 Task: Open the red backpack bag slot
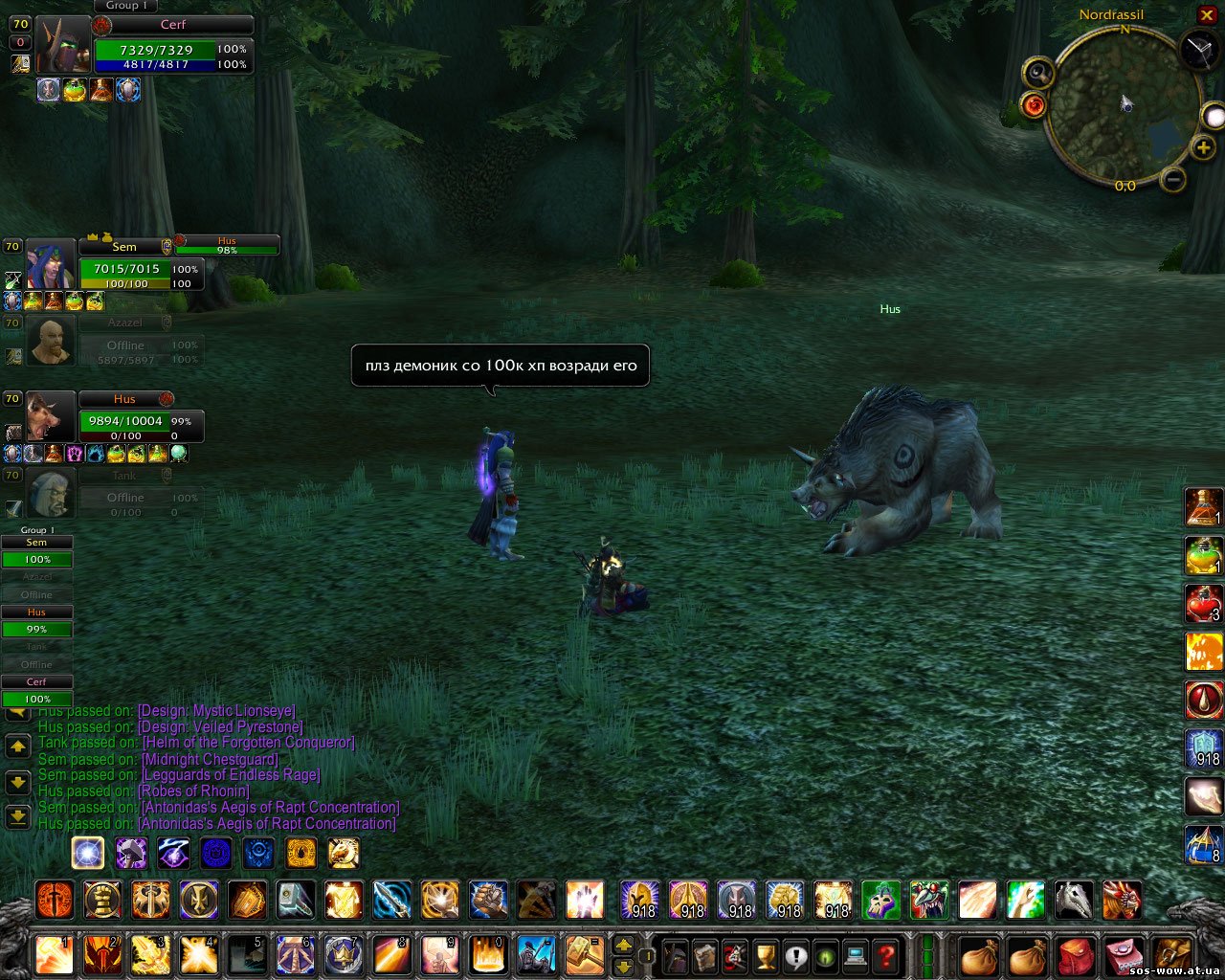point(1077,955)
